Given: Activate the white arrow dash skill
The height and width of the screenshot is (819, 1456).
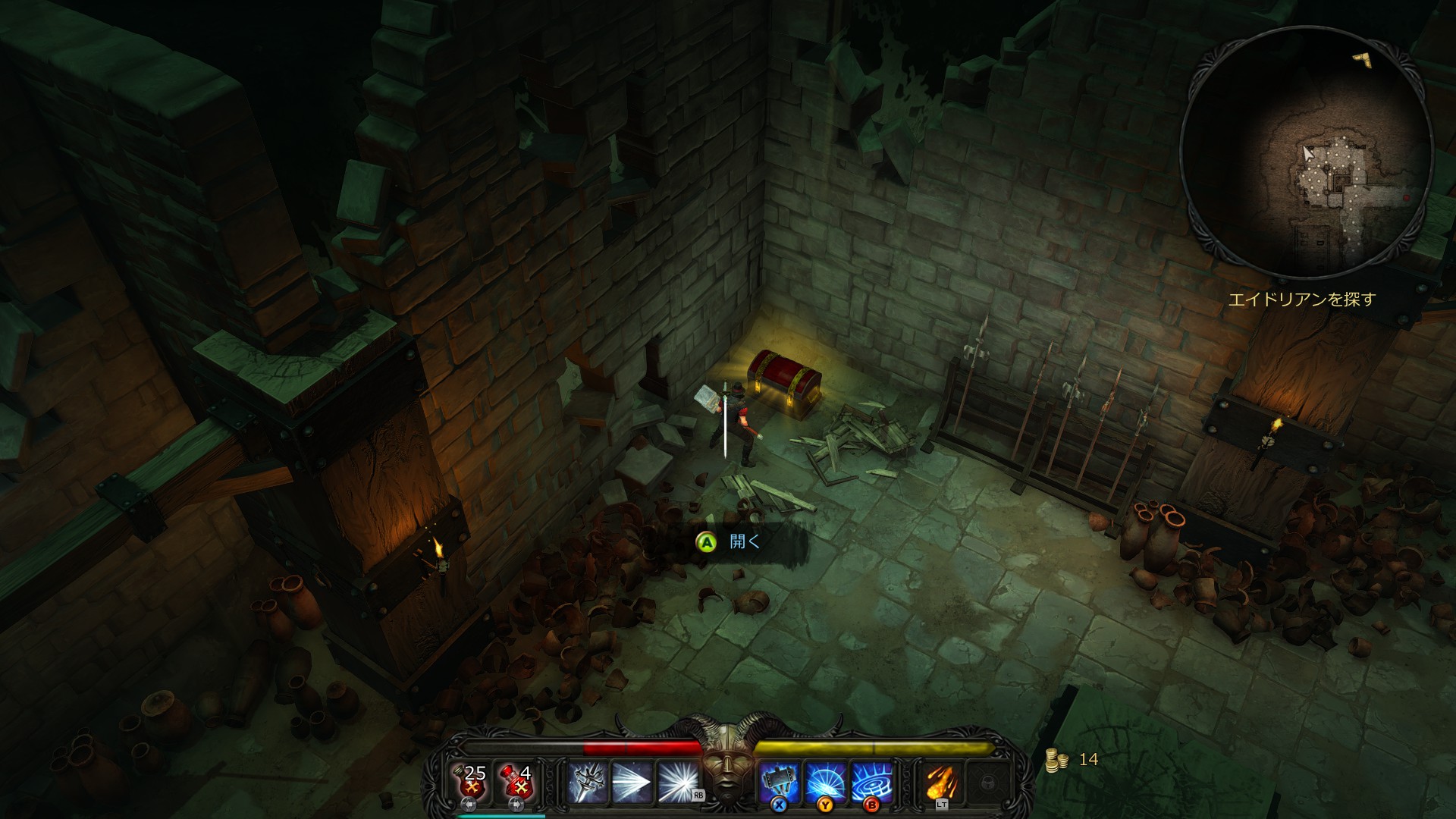Looking at the screenshot, I should click(x=632, y=783).
